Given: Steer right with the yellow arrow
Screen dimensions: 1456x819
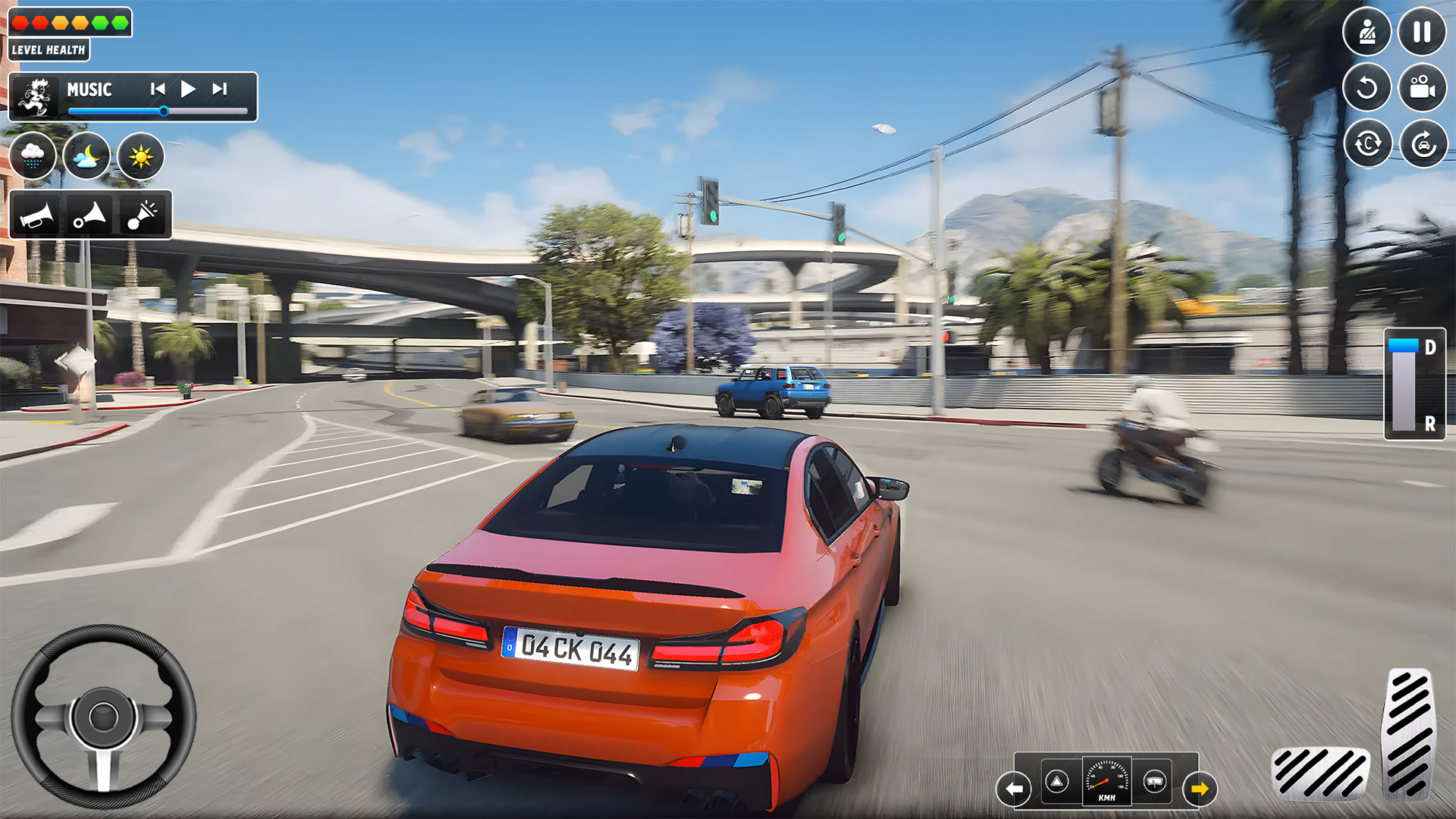Looking at the screenshot, I should pos(1200,787).
